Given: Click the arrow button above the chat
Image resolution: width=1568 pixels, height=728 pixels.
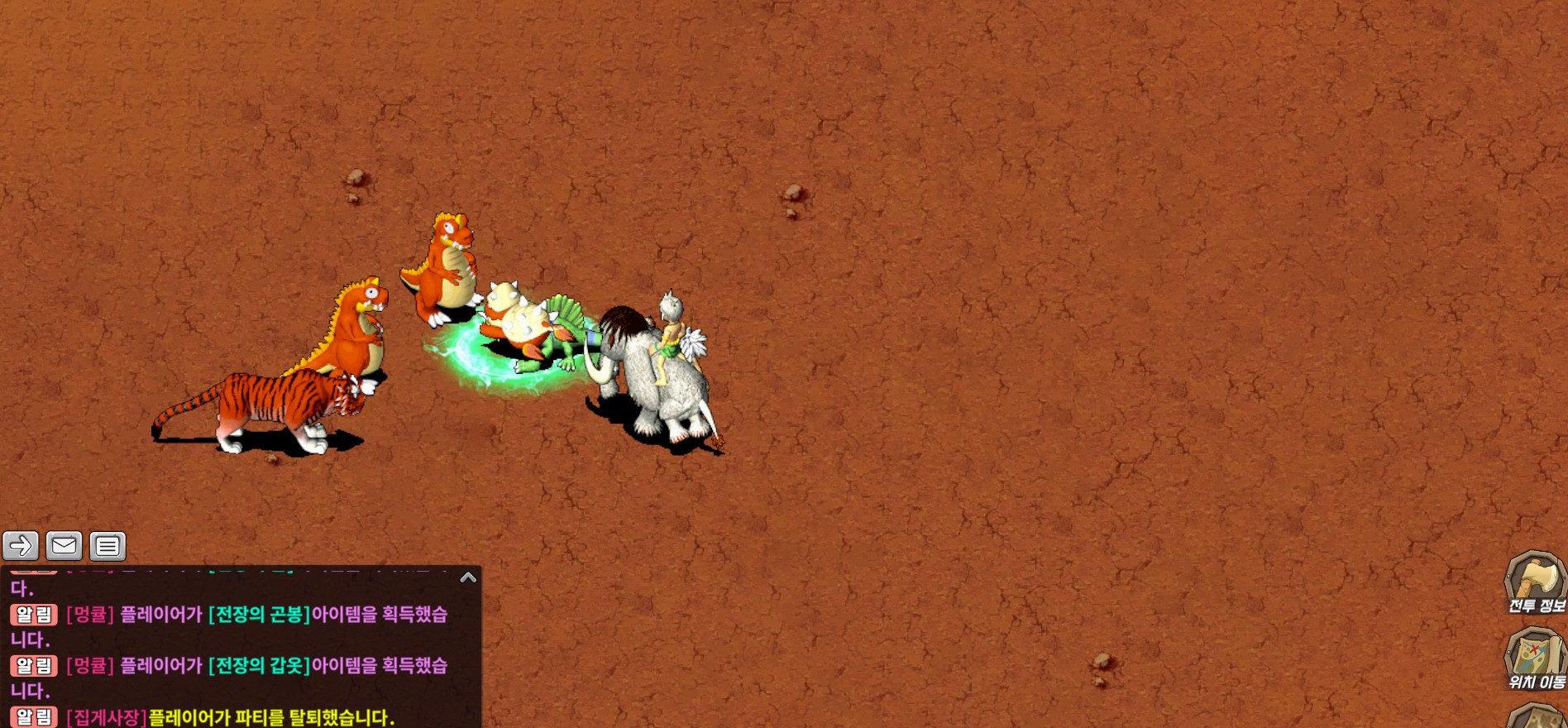Looking at the screenshot, I should [21, 546].
